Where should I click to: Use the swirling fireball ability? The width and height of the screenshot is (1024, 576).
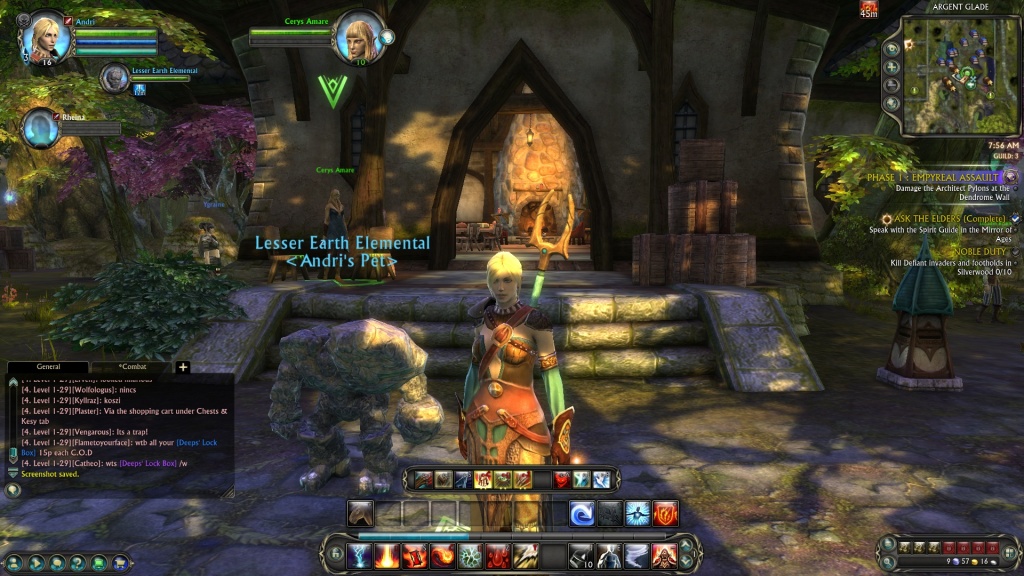tap(443, 555)
